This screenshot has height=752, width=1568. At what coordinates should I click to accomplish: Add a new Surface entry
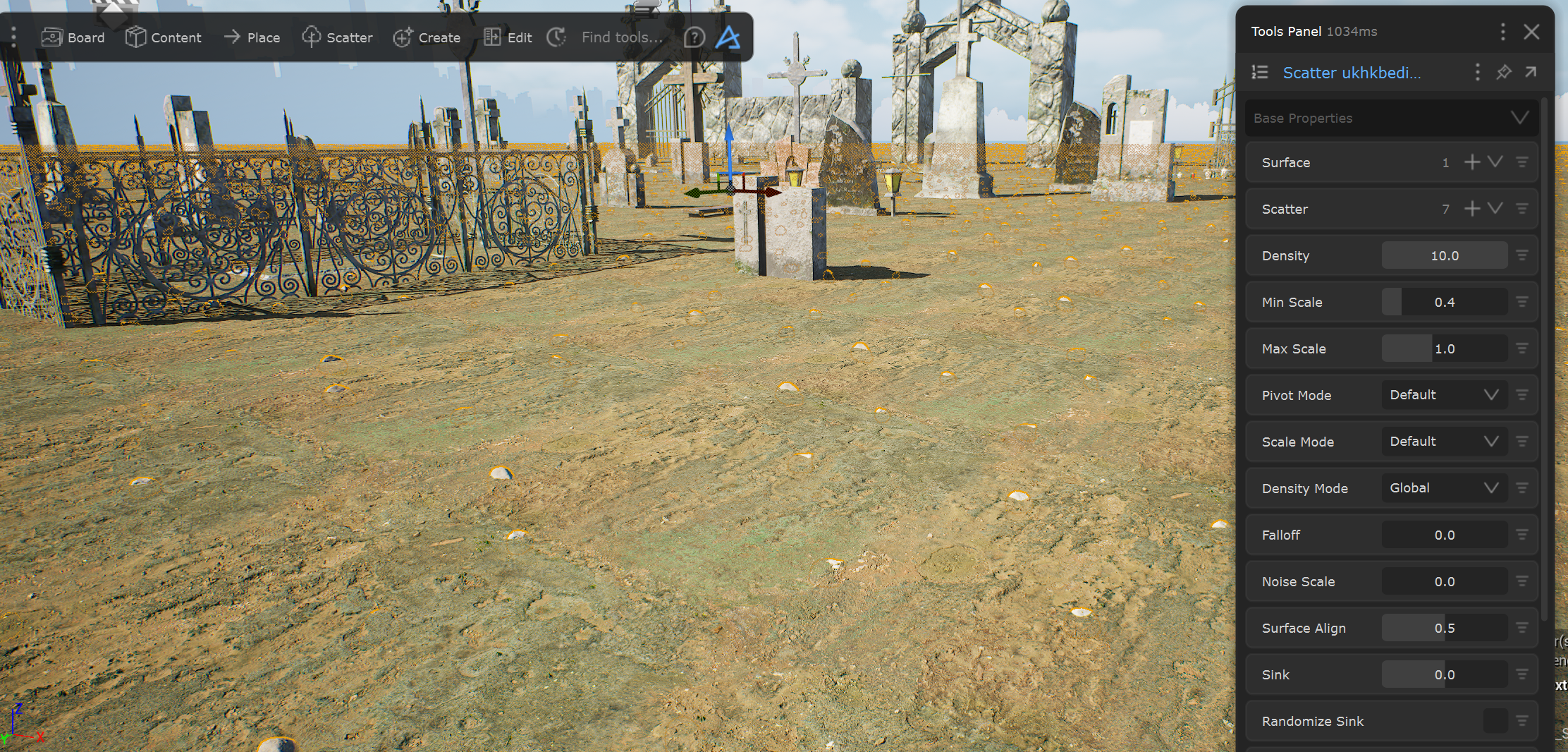click(x=1472, y=162)
